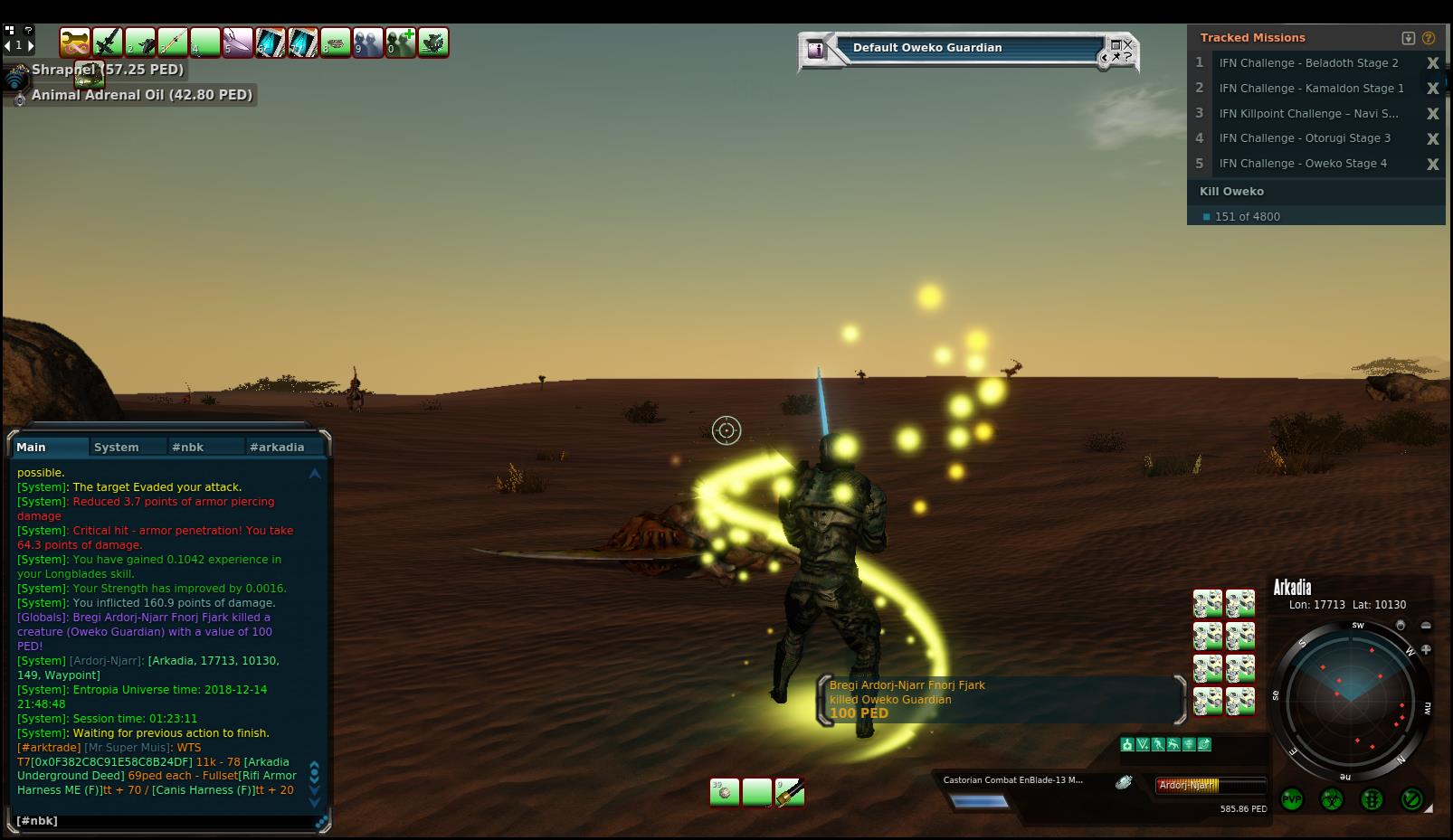1453x840 pixels.
Task: Zoom in the radar with plus button
Action: 1427,649
